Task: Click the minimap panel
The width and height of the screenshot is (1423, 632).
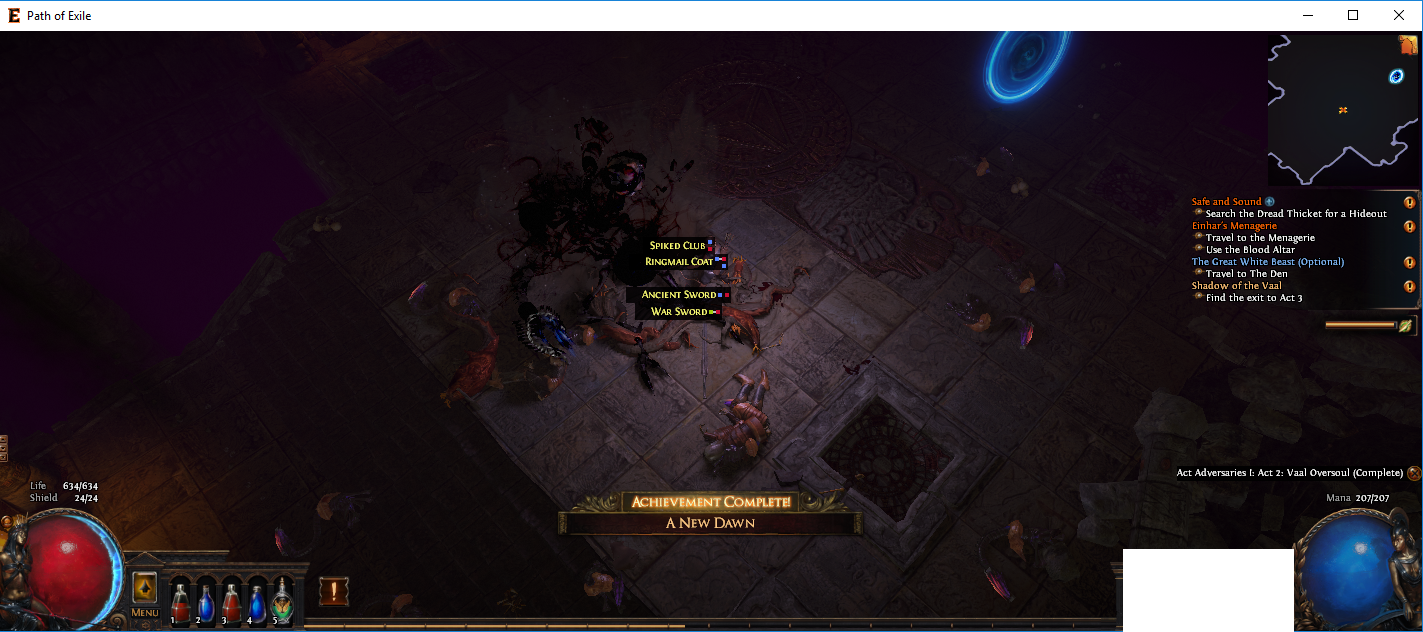Action: 1340,110
